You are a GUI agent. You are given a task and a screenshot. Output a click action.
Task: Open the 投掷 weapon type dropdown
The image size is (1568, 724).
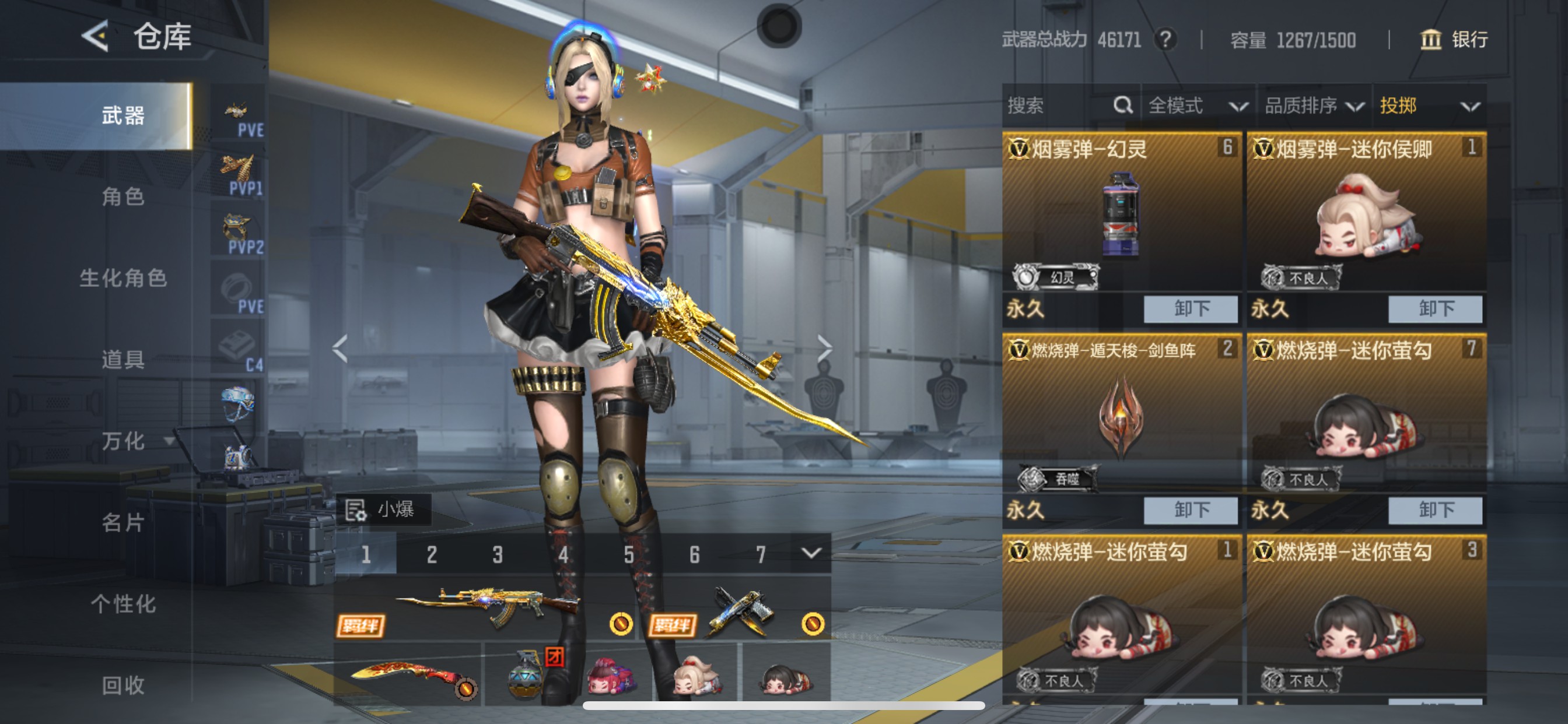(1428, 106)
